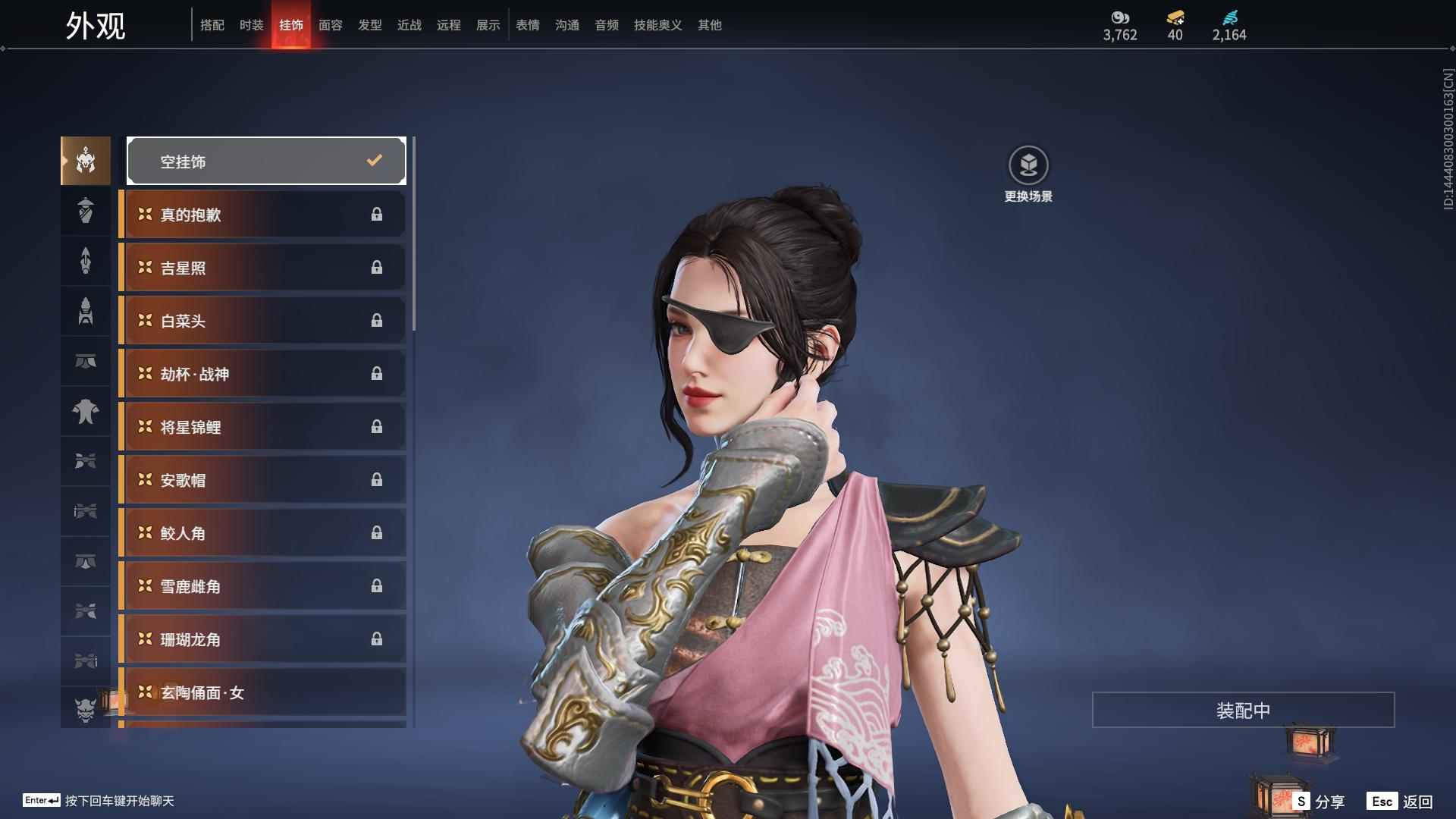Open the demon mask accessory category
This screenshot has width=1456, height=819.
click(86, 709)
